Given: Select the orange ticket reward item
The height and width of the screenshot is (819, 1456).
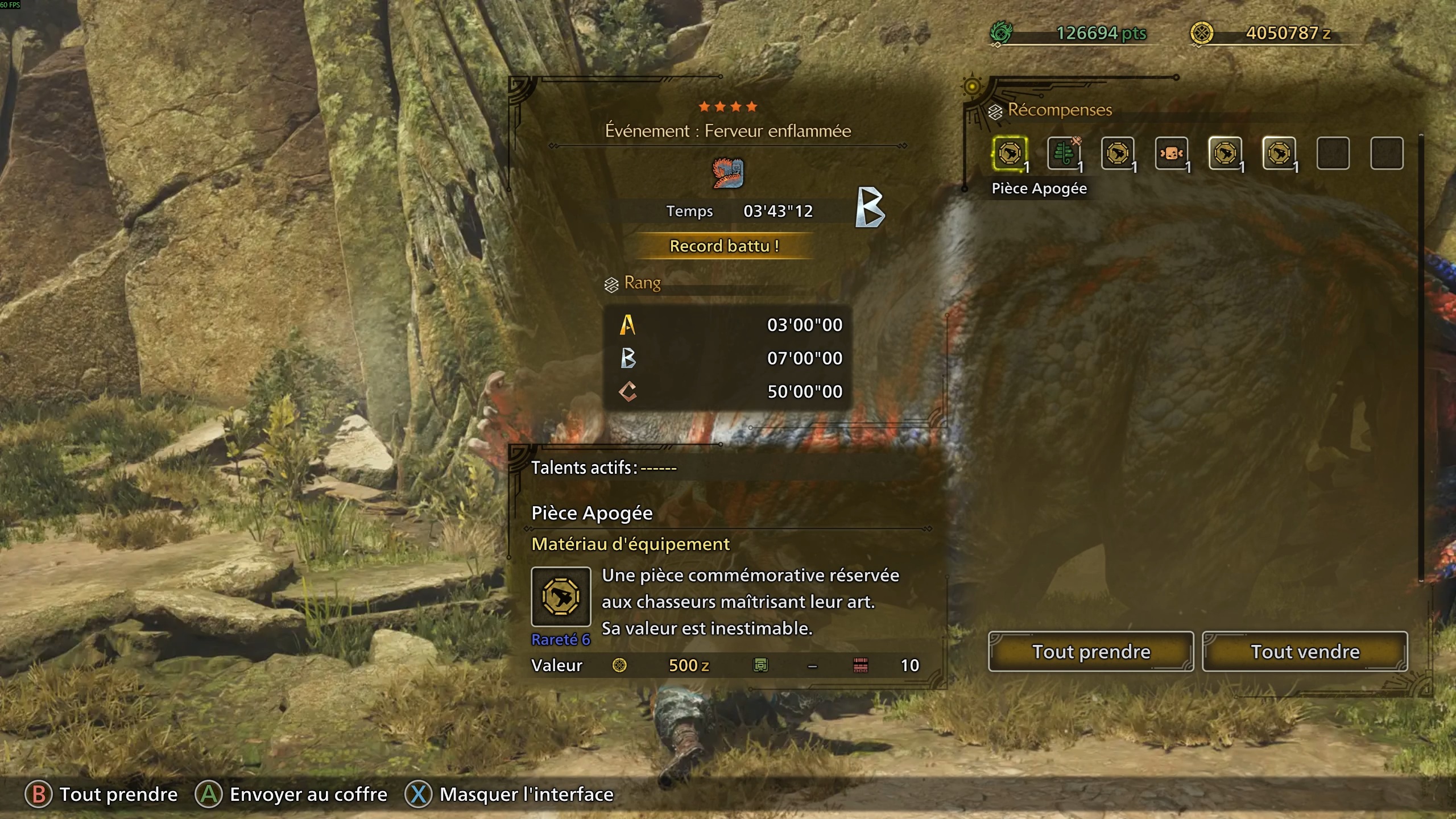Looking at the screenshot, I should [1173, 152].
